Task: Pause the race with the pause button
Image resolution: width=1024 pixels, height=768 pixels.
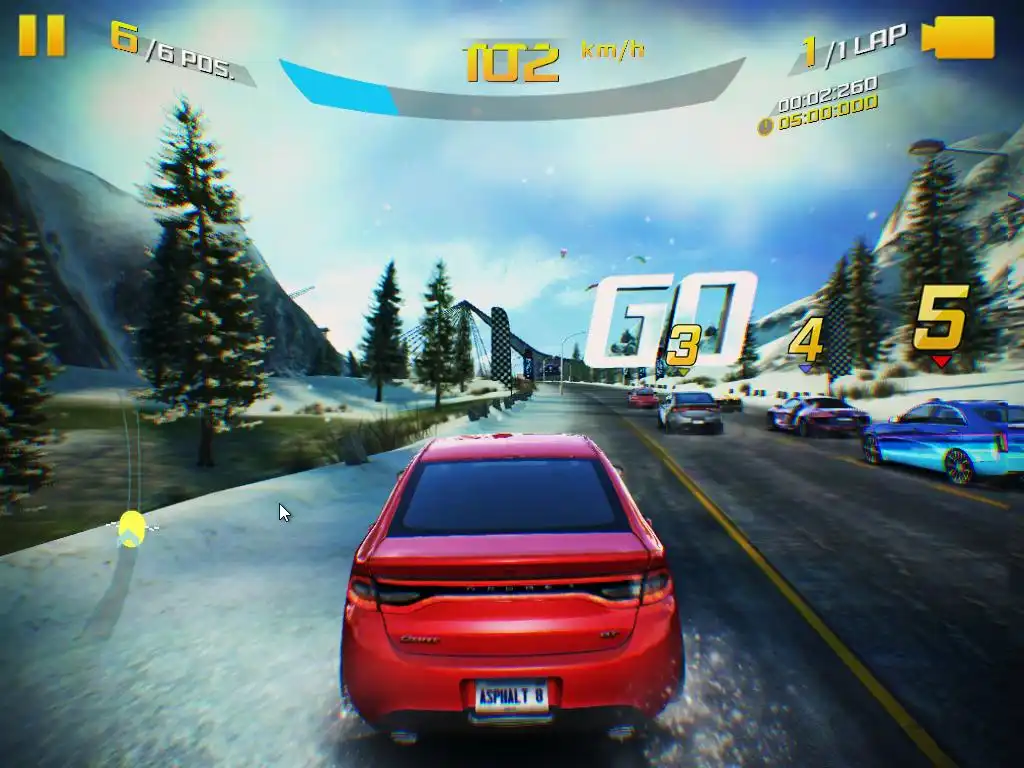Action: pos(42,35)
